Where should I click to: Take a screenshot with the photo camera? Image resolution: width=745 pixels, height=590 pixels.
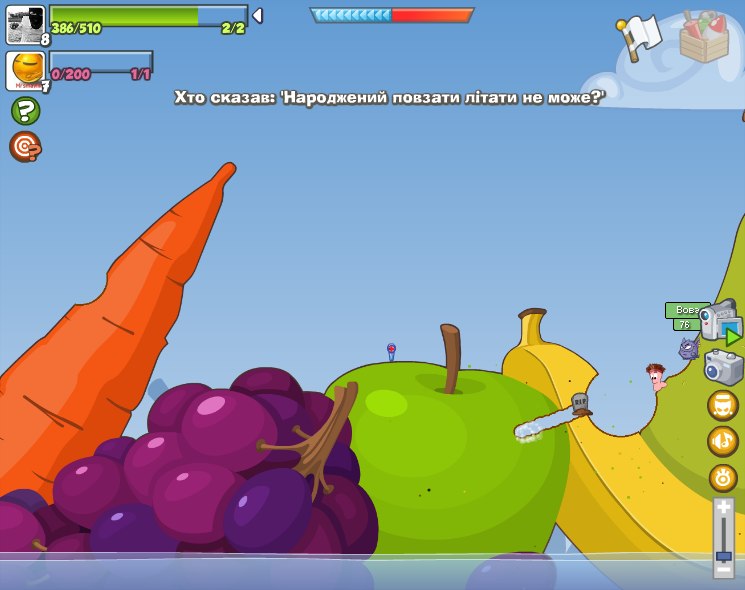click(723, 367)
